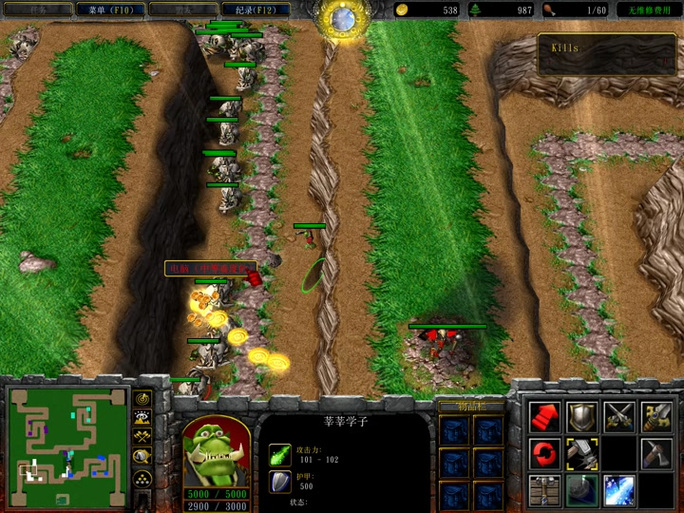Select the pickaxe gather command
Viewport: 684px width, 513px height.
[x=655, y=452]
